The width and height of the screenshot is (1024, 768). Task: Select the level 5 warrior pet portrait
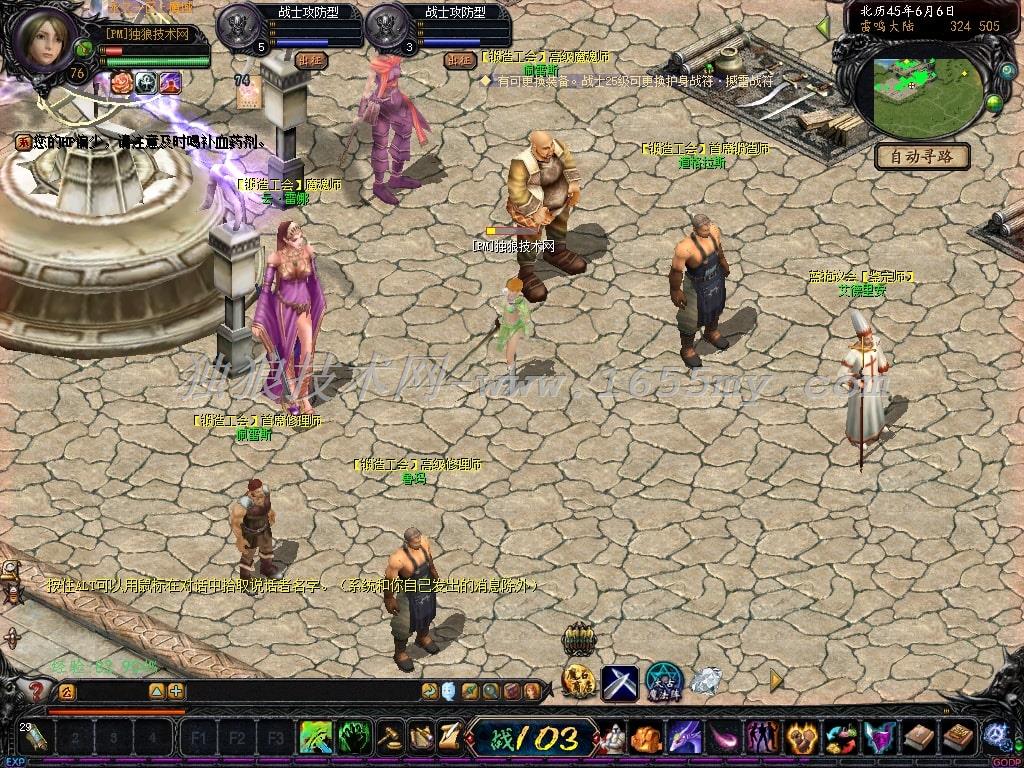[238, 24]
